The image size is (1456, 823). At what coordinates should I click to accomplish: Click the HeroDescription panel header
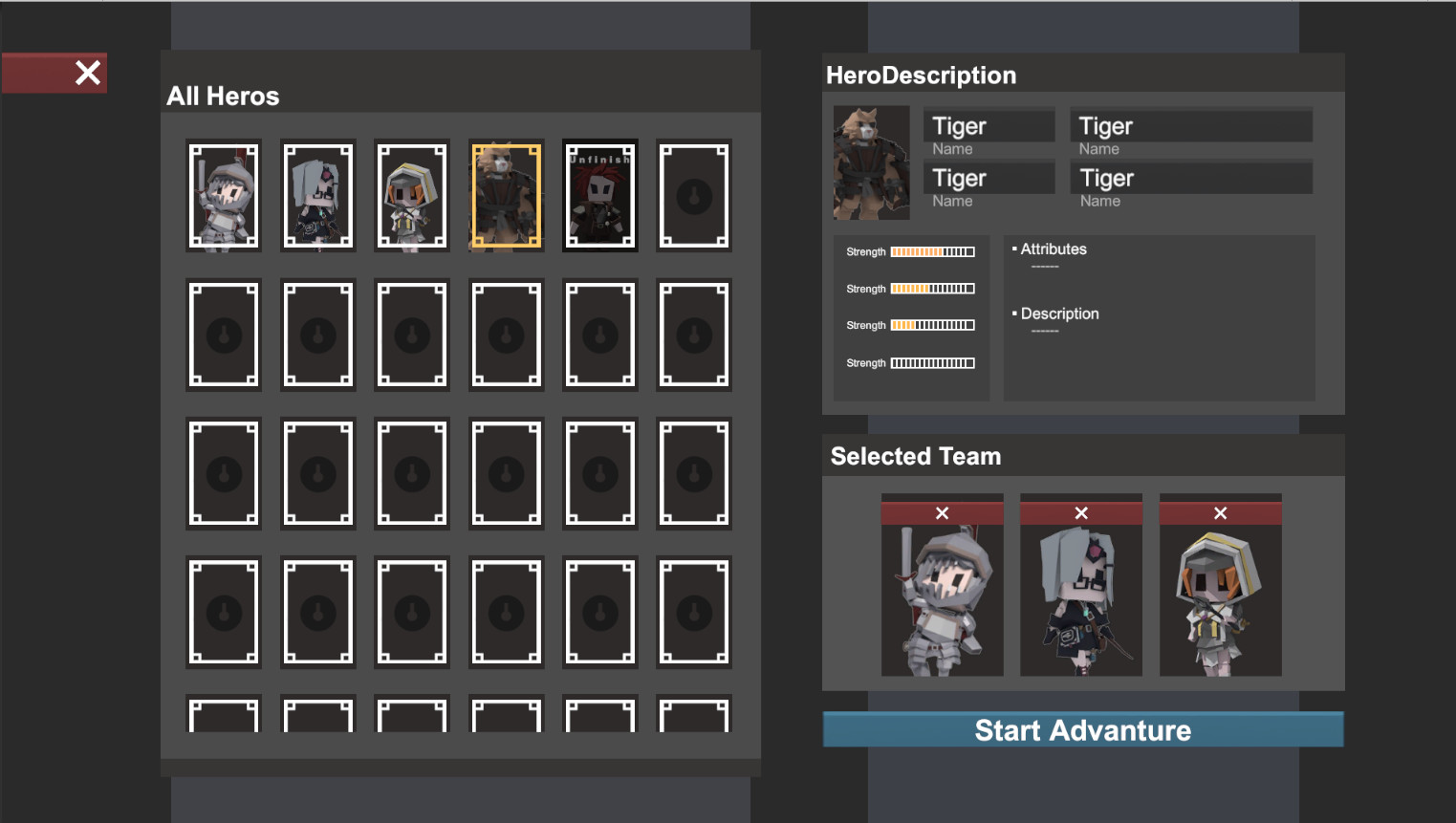(x=921, y=75)
